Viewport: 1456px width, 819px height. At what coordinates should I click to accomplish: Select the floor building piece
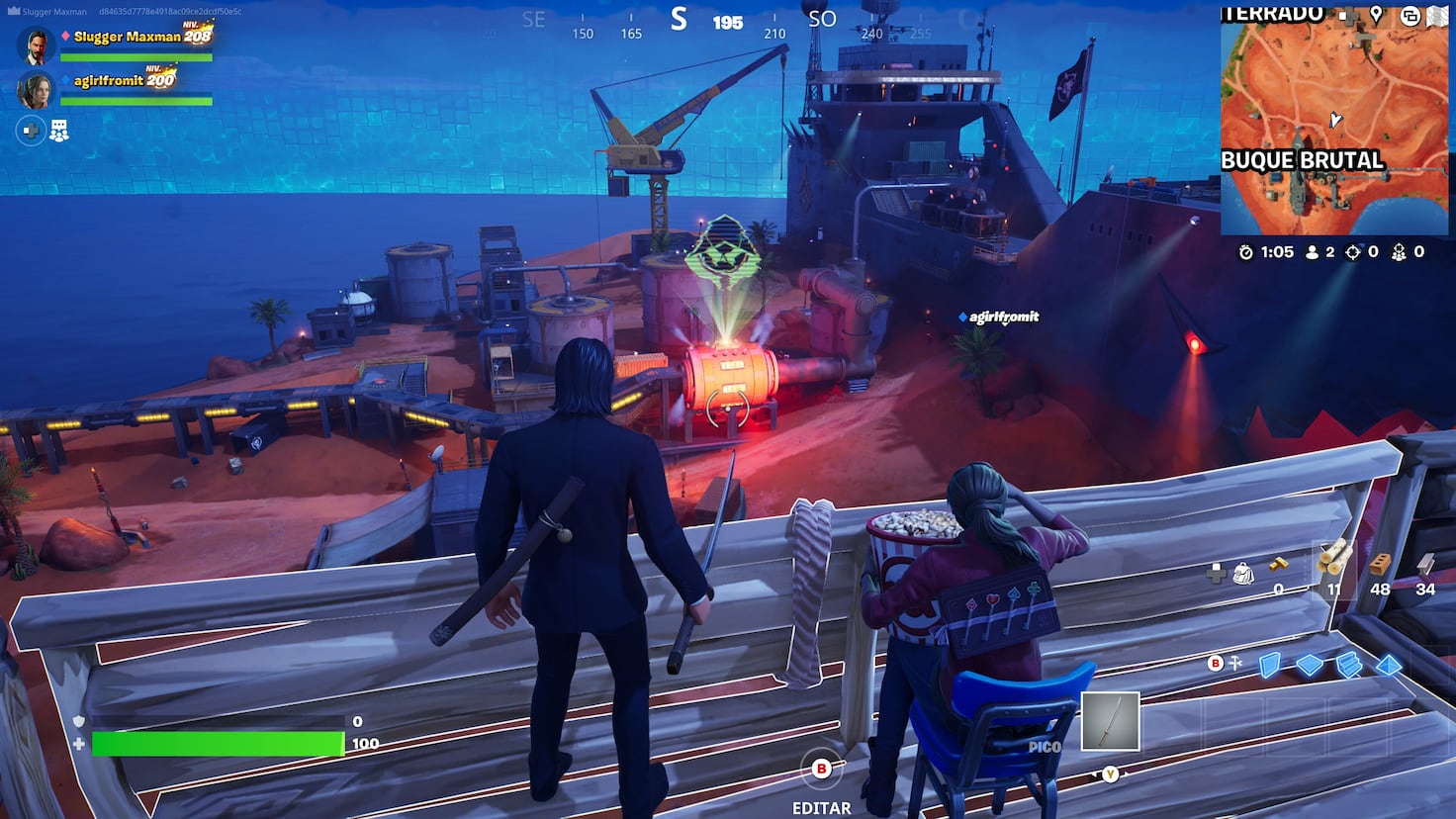(x=1309, y=665)
